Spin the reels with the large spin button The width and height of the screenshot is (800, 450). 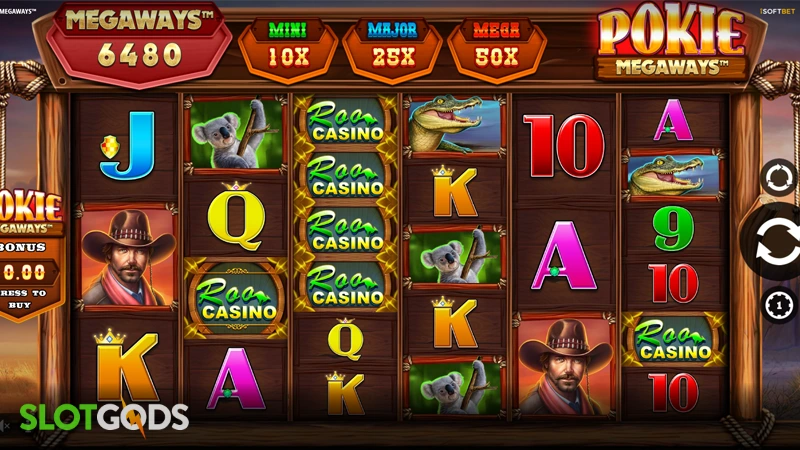pos(776,242)
